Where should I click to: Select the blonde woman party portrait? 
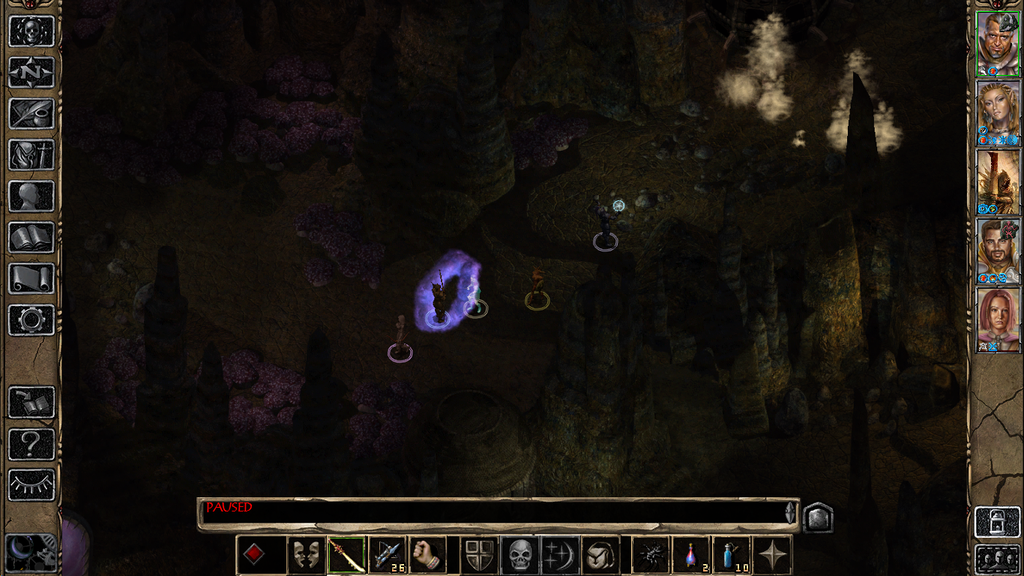click(x=998, y=113)
